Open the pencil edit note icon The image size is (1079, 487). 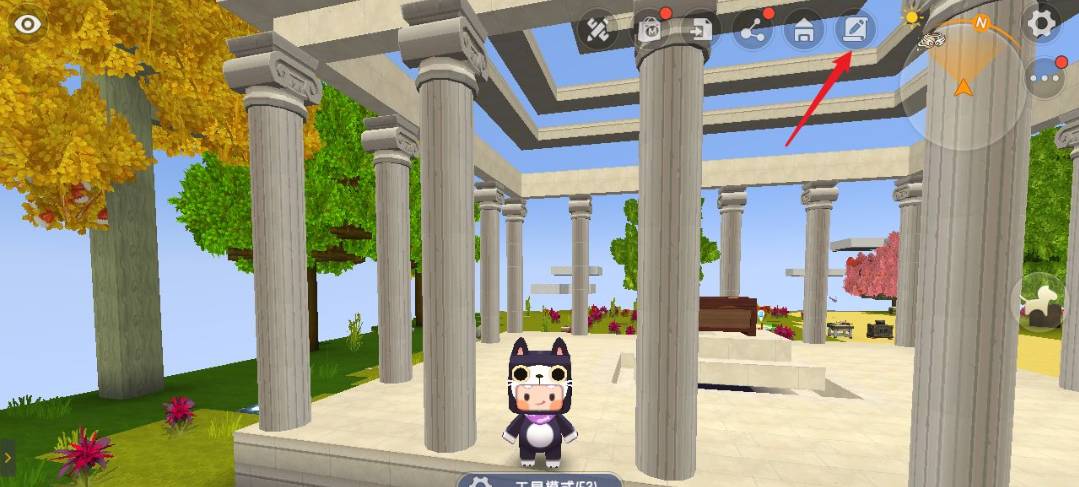coord(855,29)
